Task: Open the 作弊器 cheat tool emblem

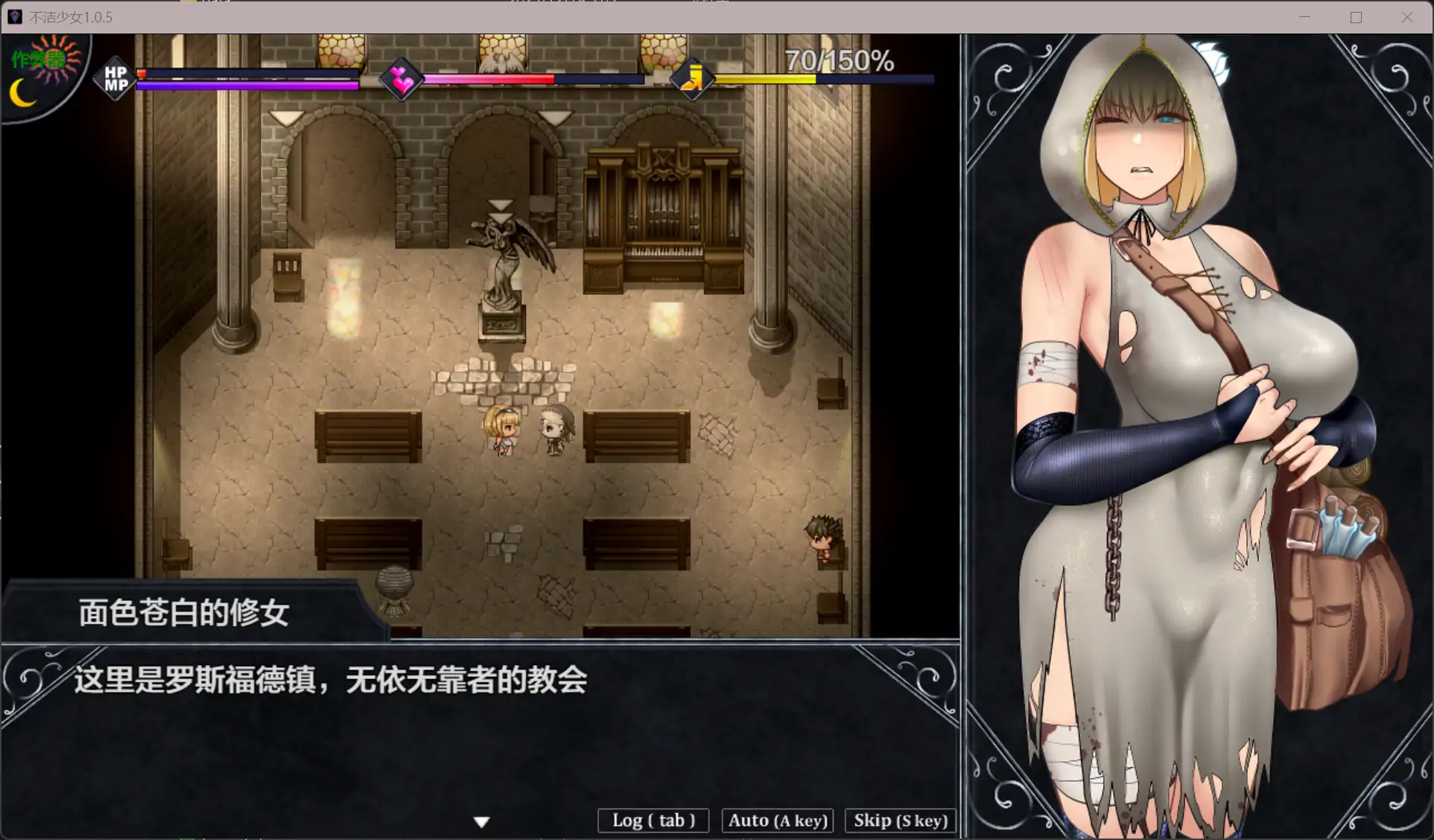Action: [36, 58]
